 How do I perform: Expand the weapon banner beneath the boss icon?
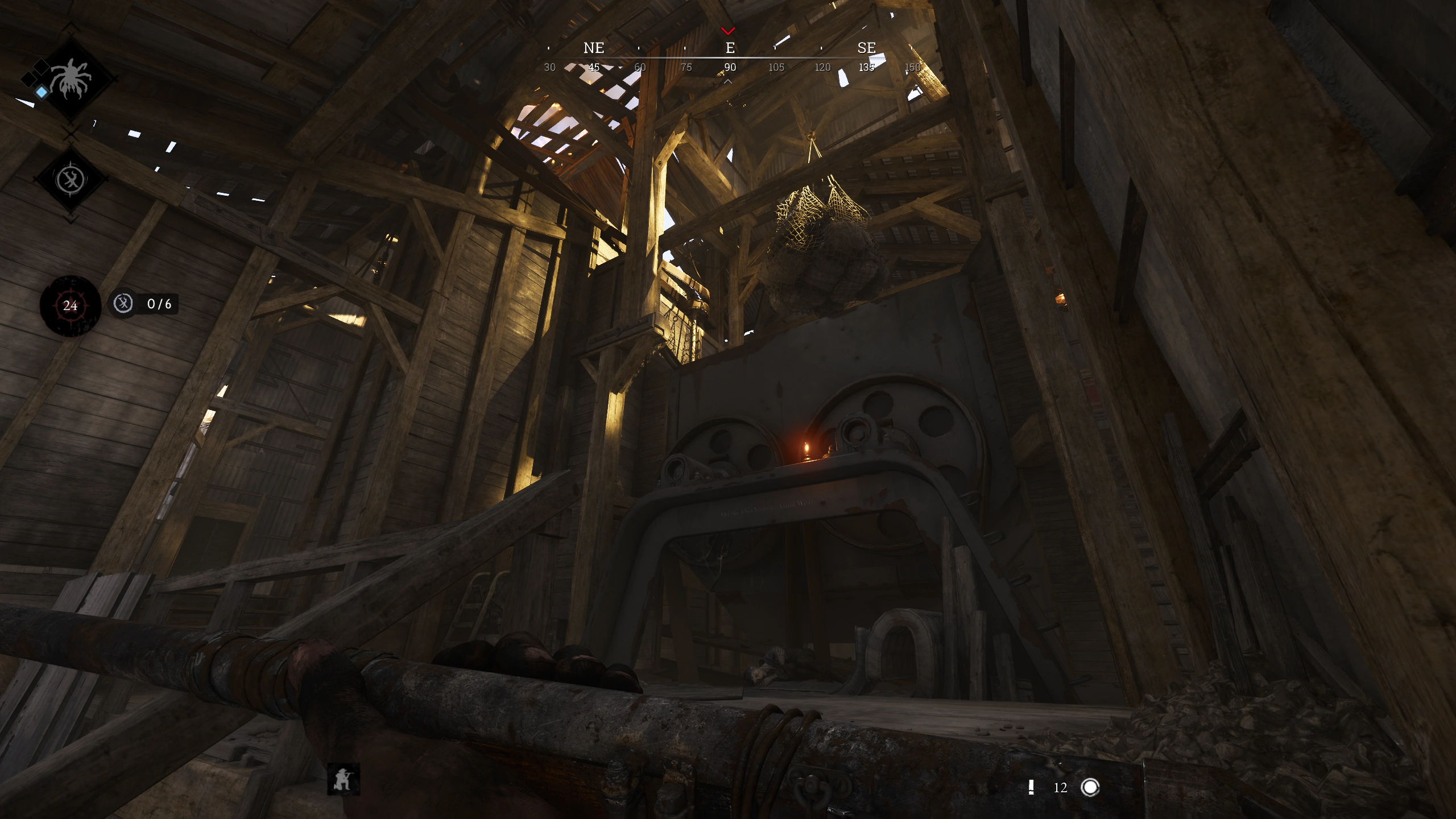(x=69, y=179)
